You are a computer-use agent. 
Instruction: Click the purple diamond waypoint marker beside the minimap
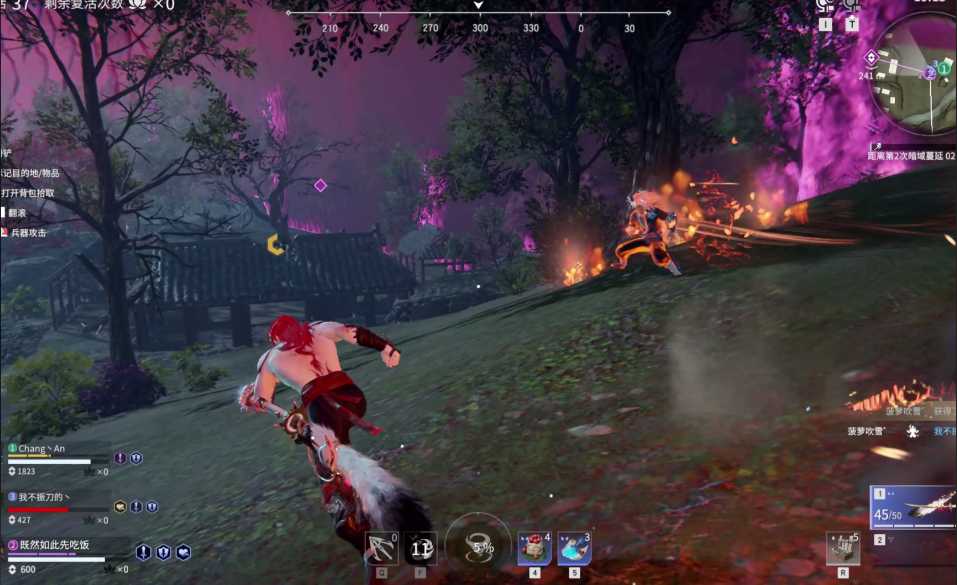coord(871,58)
